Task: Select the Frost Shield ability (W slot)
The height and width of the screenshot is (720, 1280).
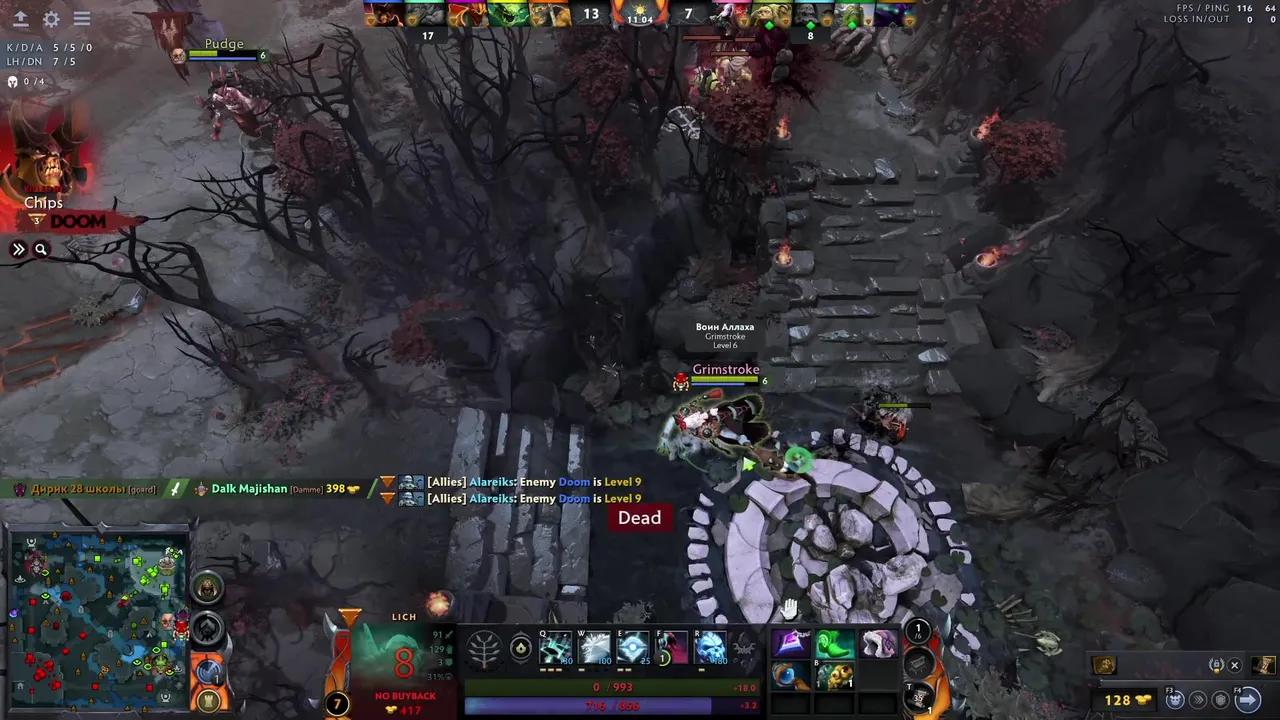Action: pyautogui.click(x=596, y=648)
